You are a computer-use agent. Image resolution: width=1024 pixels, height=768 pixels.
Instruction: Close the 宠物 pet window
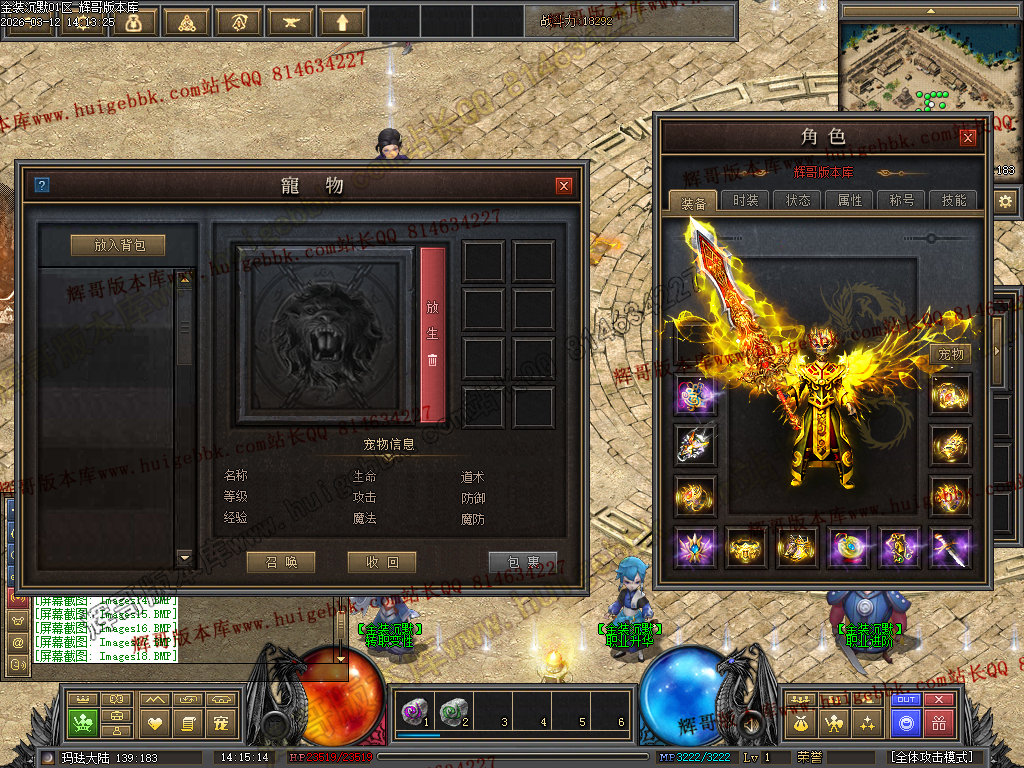(x=564, y=185)
